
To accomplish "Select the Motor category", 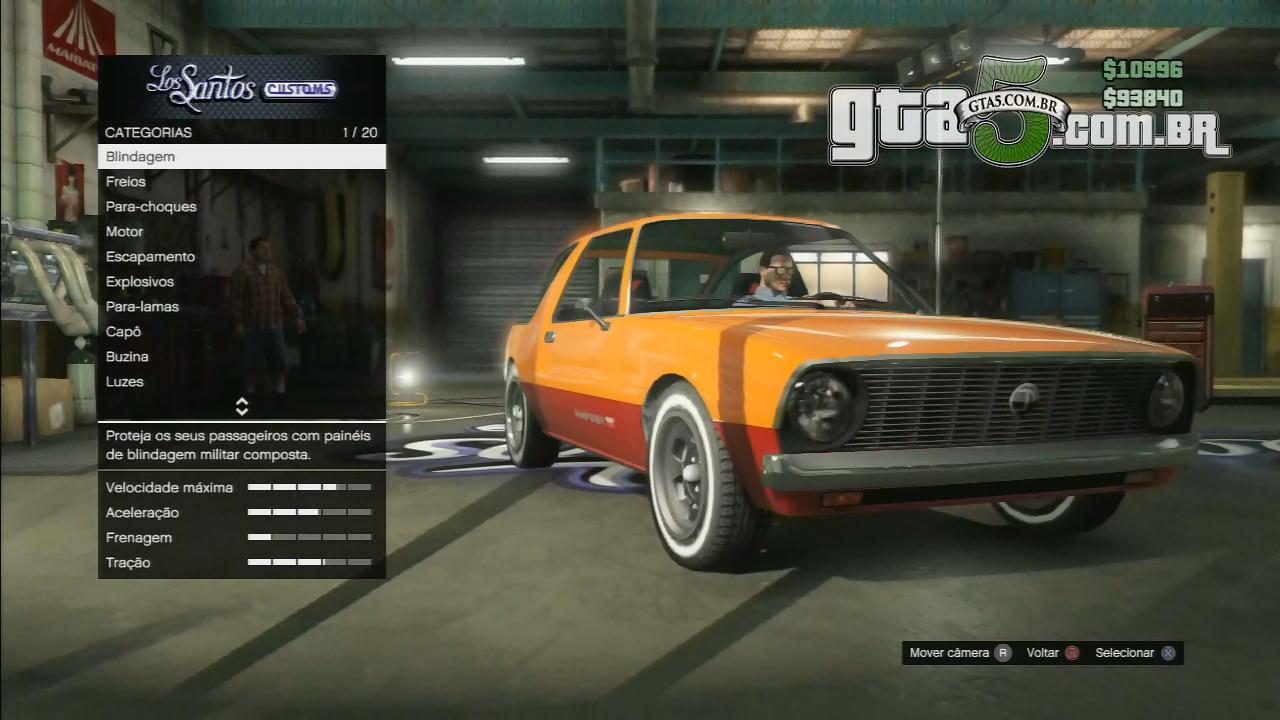I will (124, 231).
